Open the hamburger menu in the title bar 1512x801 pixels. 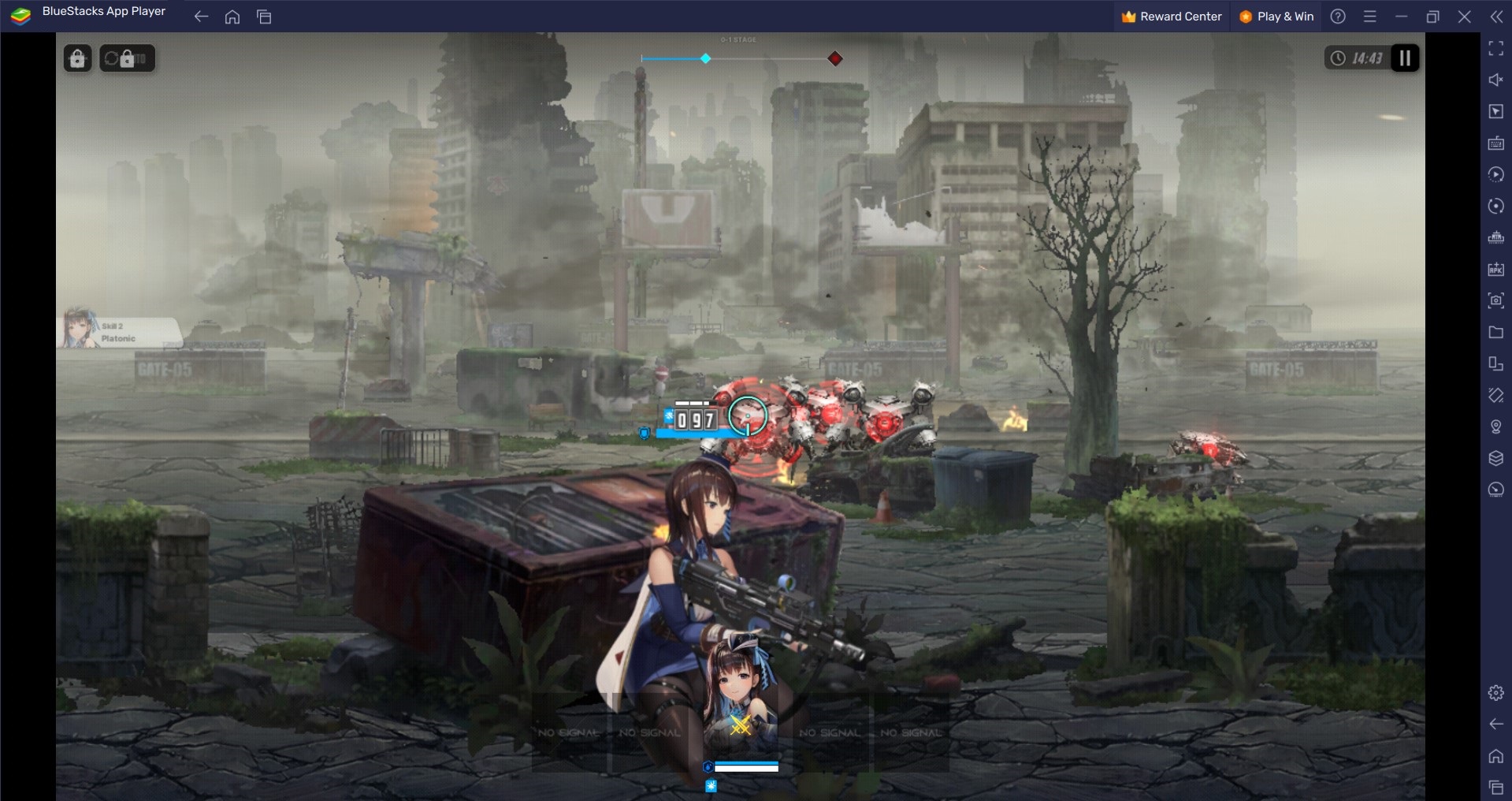[x=1370, y=16]
